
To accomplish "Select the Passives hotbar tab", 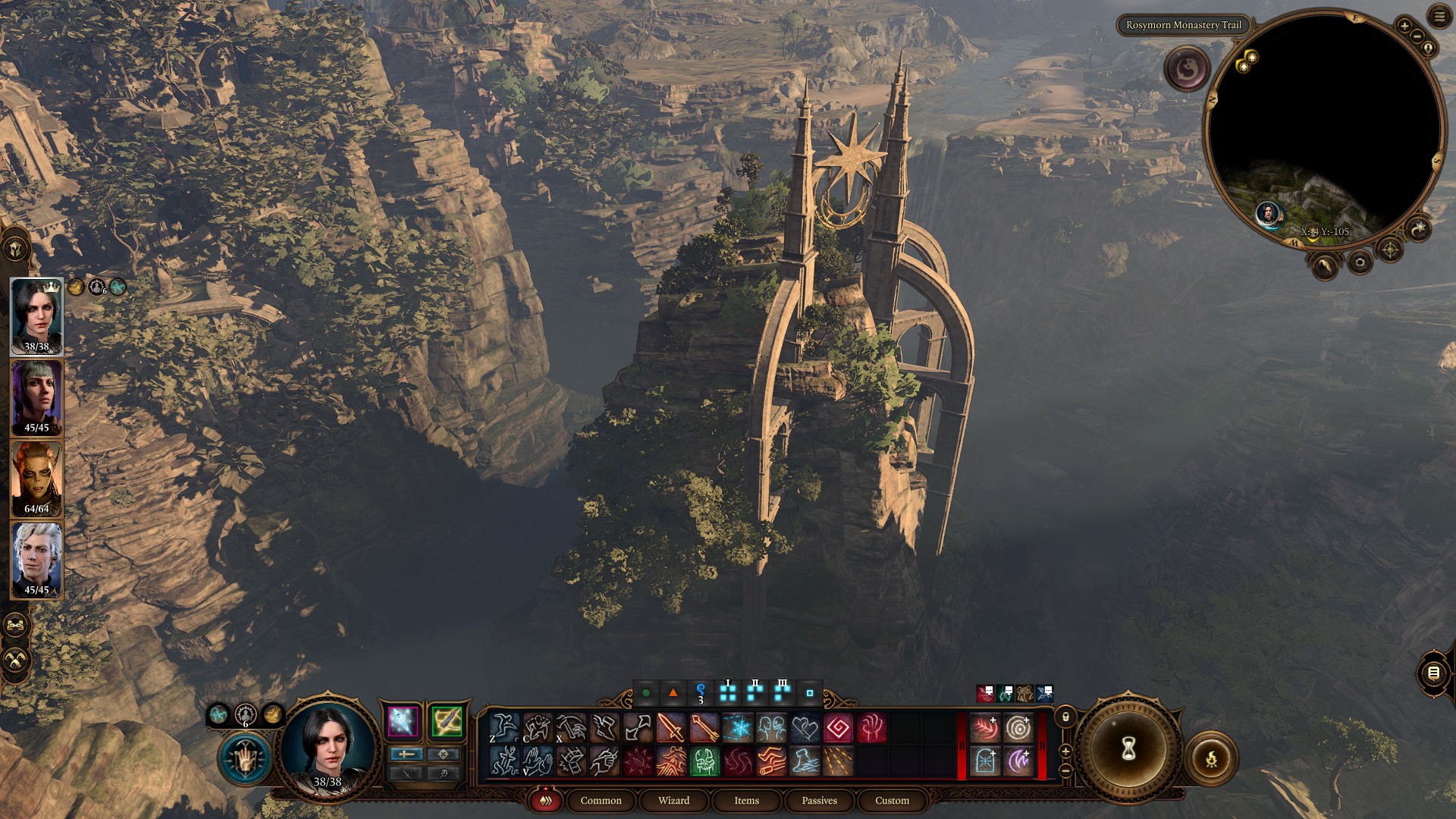I will [819, 800].
